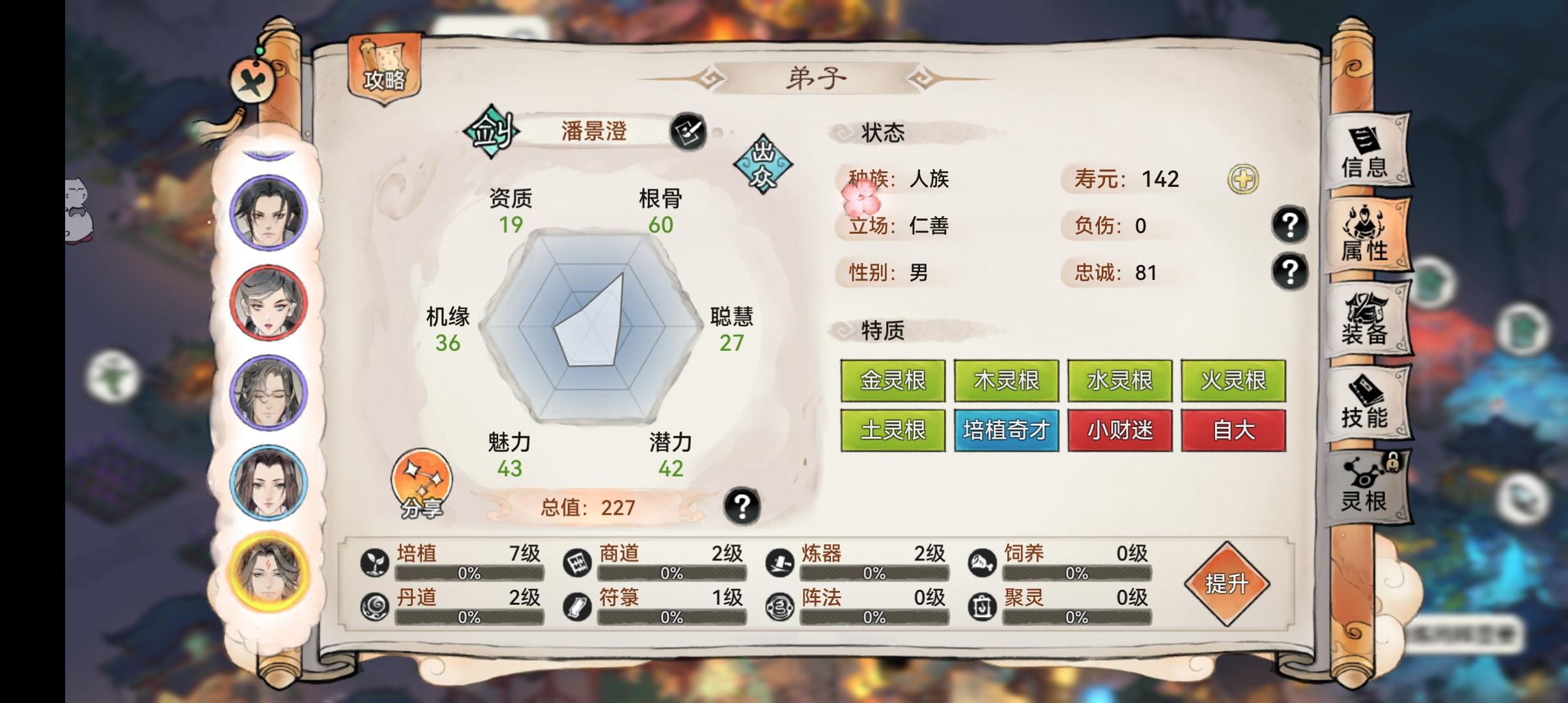Image resolution: width=1568 pixels, height=703 pixels.
Task: Click the 剑 sword emblem beside the name
Action: [493, 132]
